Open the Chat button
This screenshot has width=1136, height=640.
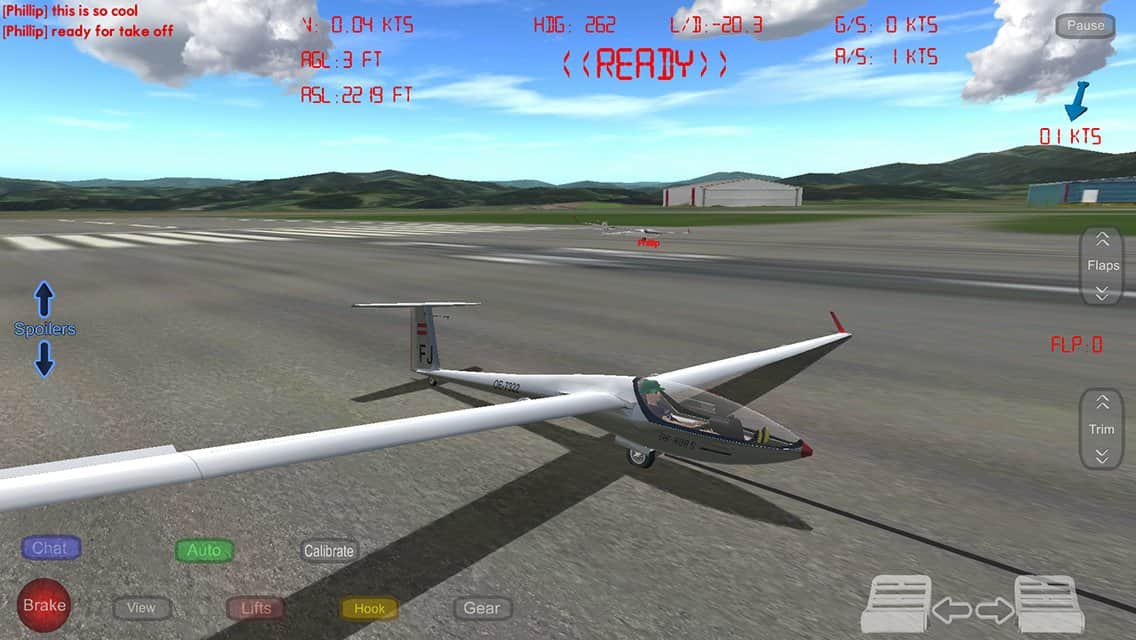click(50, 548)
